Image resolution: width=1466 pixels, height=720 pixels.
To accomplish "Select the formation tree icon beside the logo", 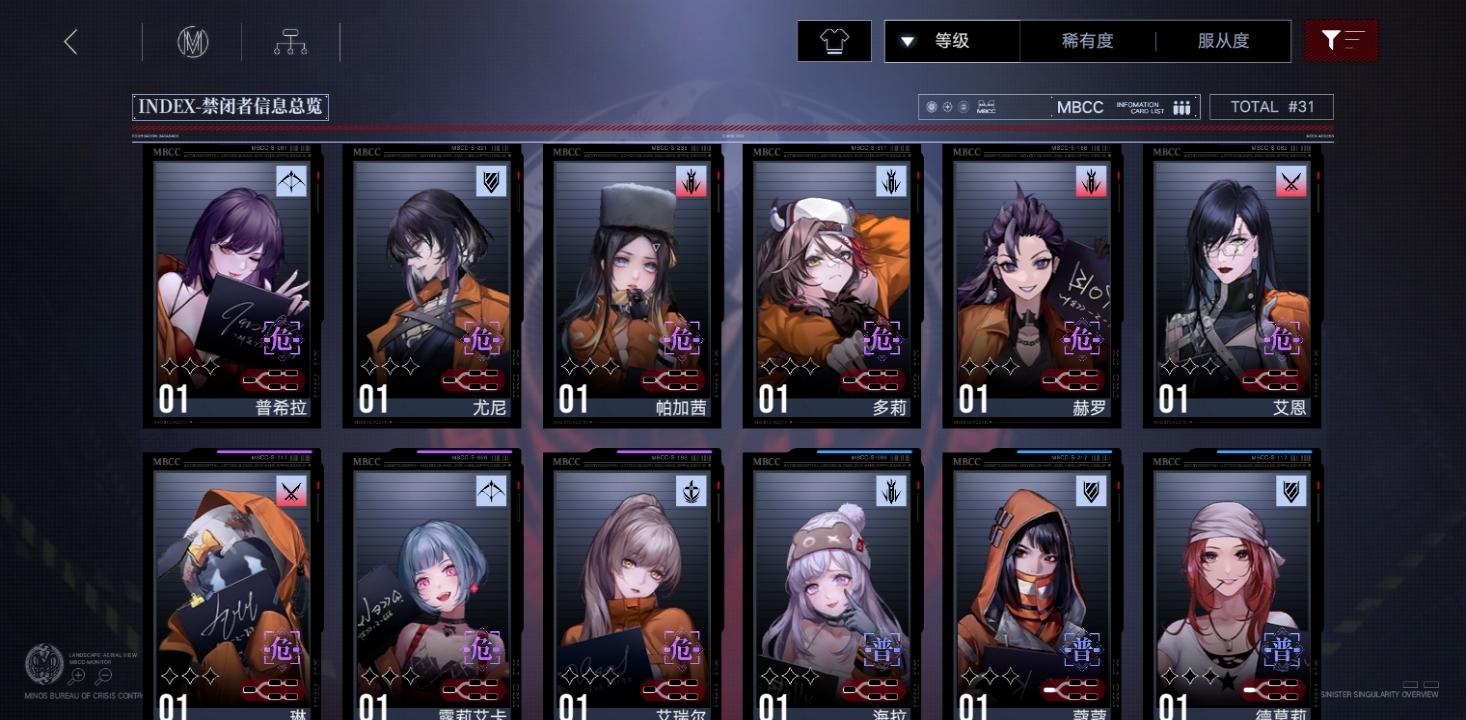I will (292, 41).
